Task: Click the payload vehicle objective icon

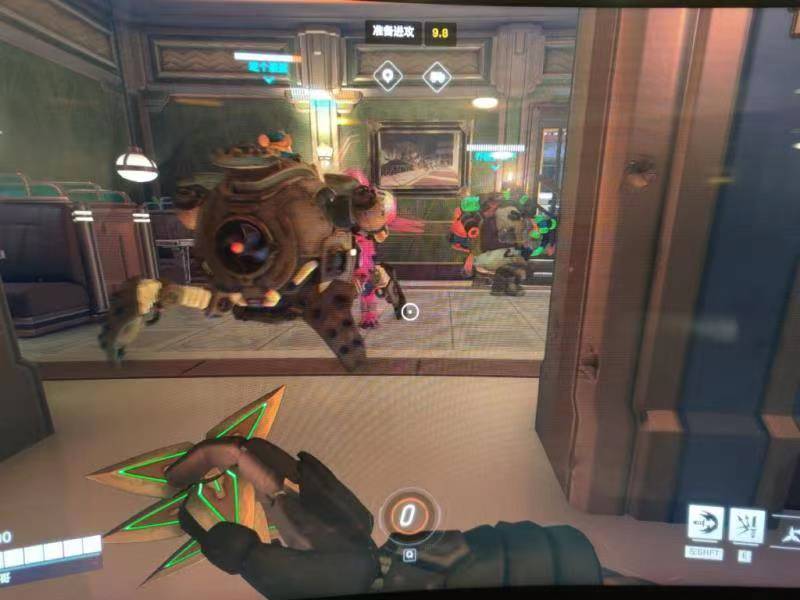Action: 436,75
